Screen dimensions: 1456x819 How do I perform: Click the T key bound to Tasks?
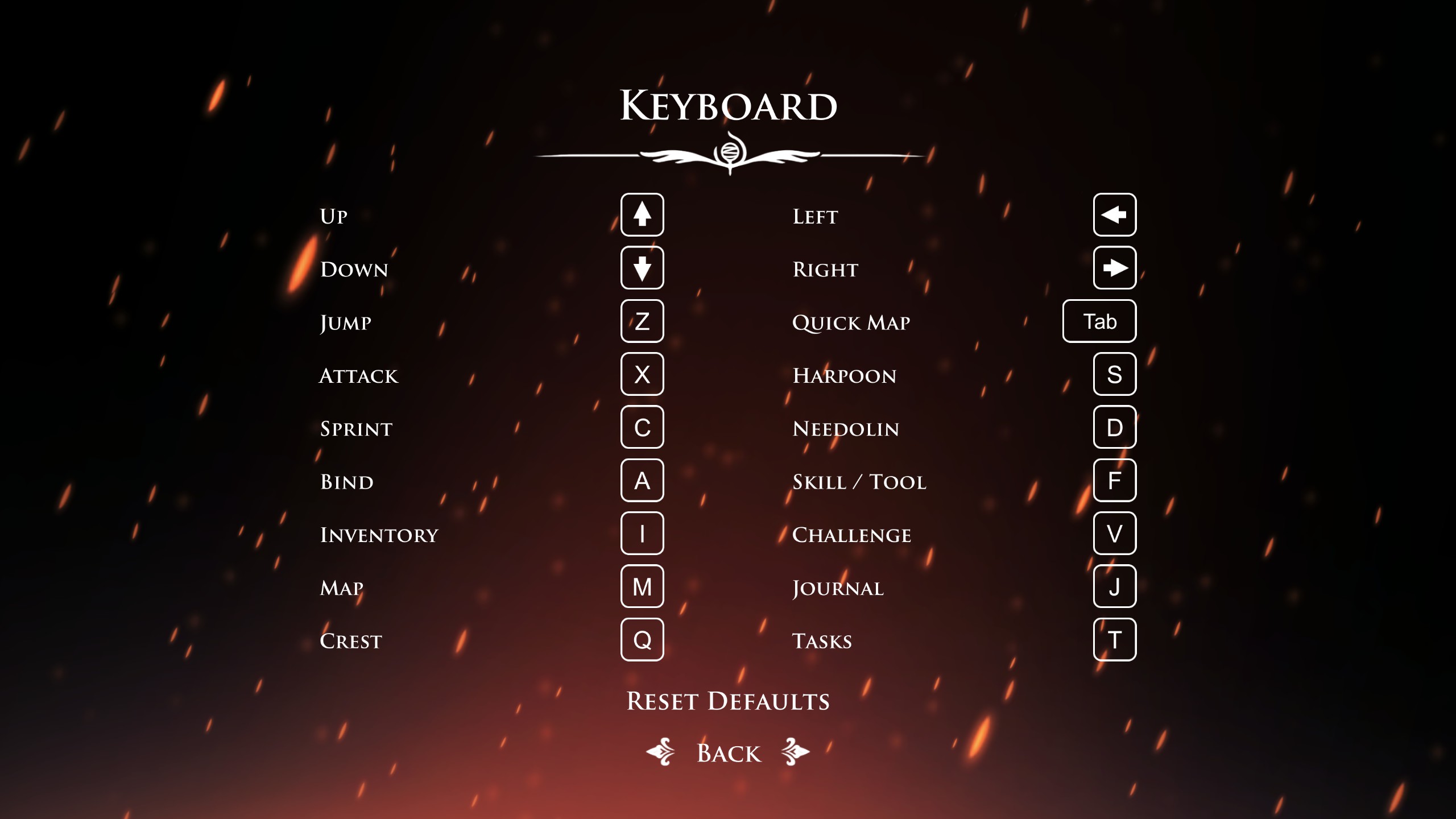tap(1115, 639)
